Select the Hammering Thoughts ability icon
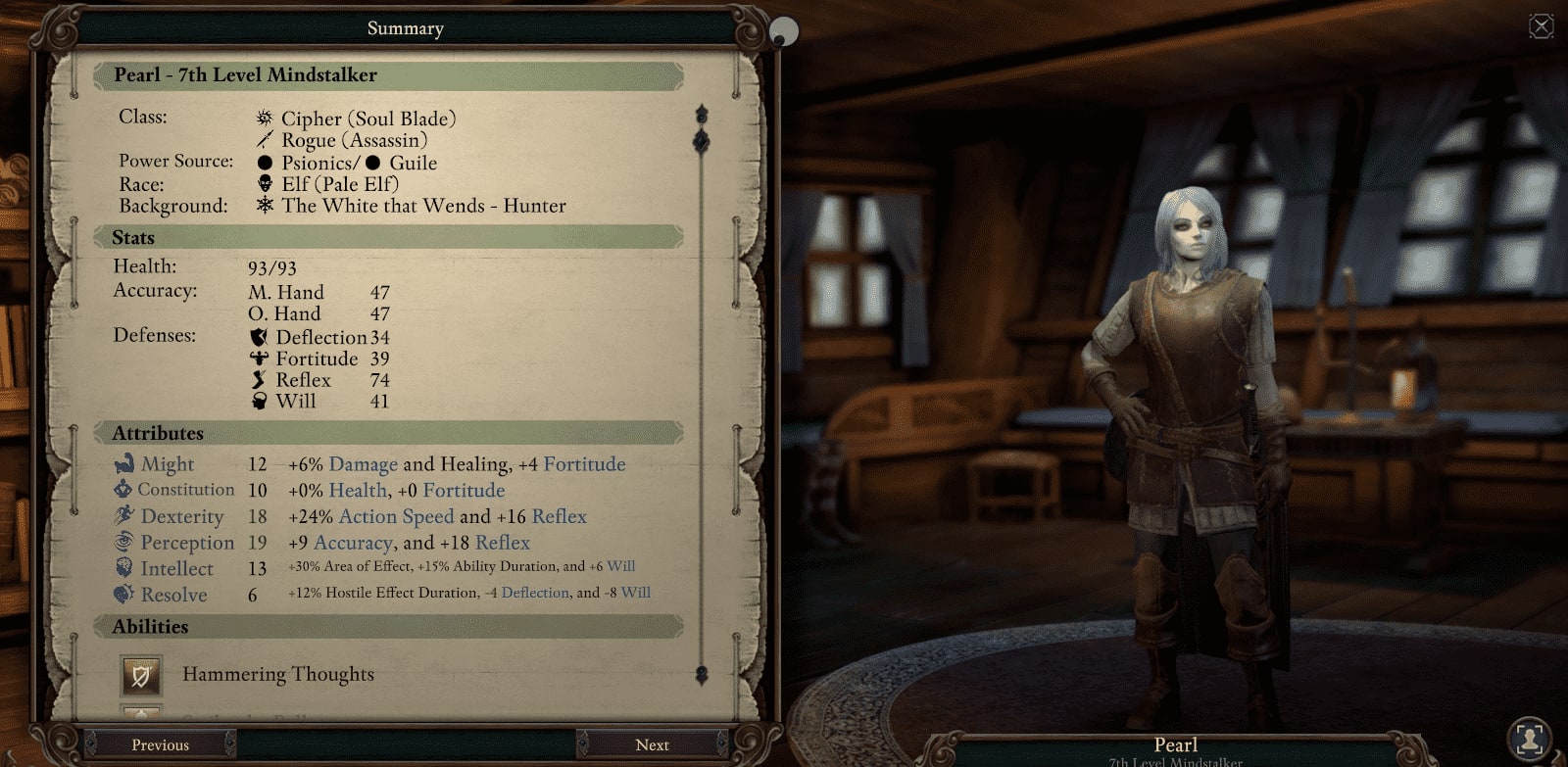 (x=141, y=675)
